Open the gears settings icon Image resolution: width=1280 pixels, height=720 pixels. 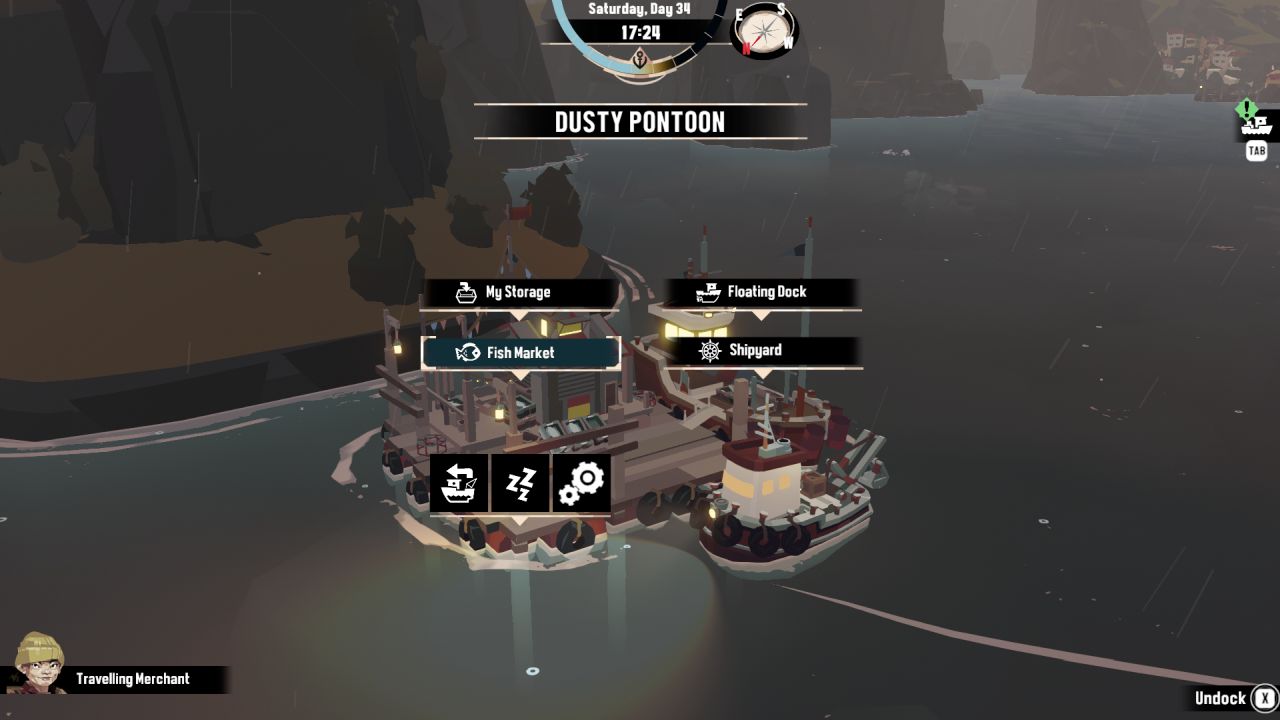(581, 484)
